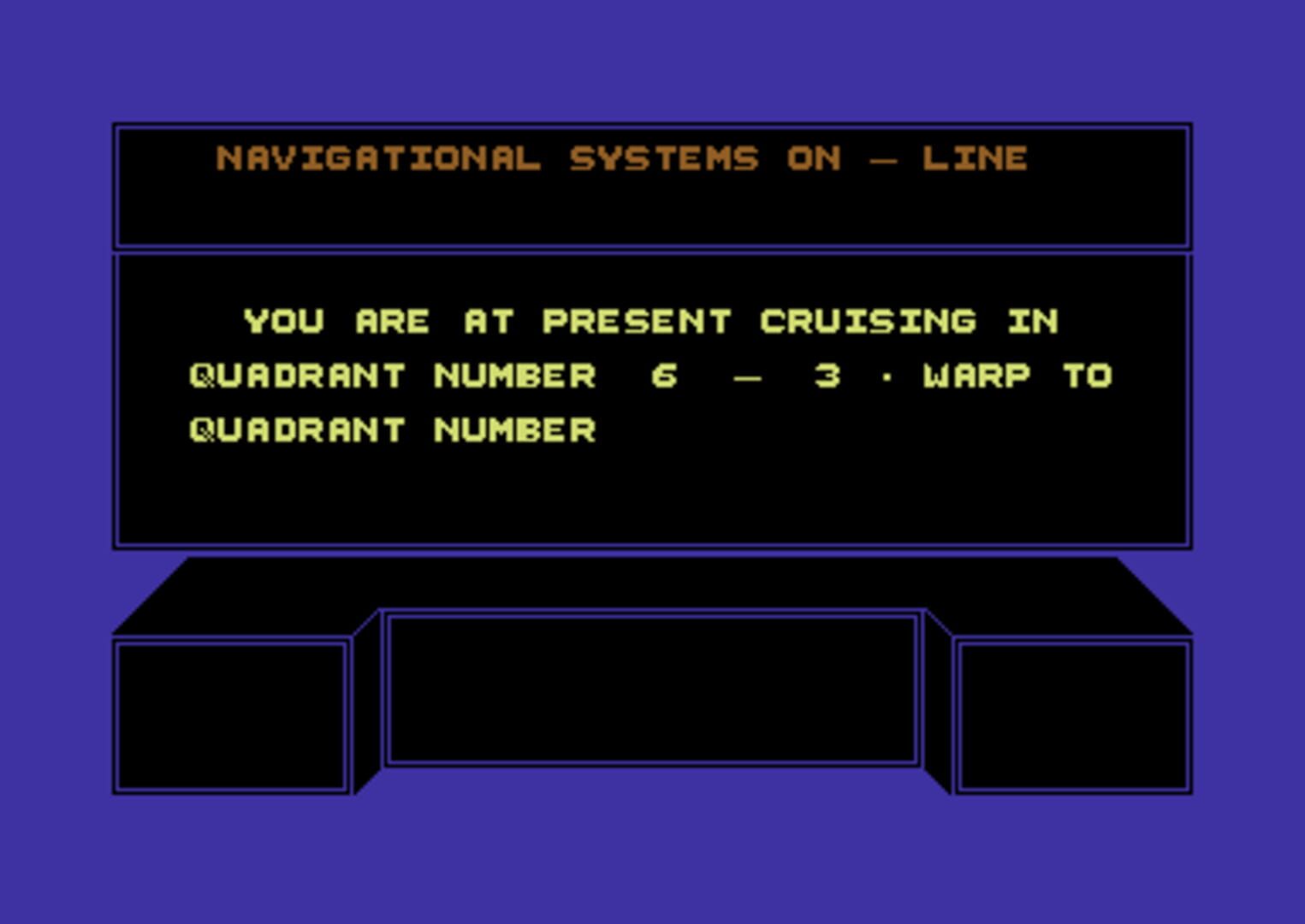
Task: Open the right console panel
Action: tap(1076, 714)
